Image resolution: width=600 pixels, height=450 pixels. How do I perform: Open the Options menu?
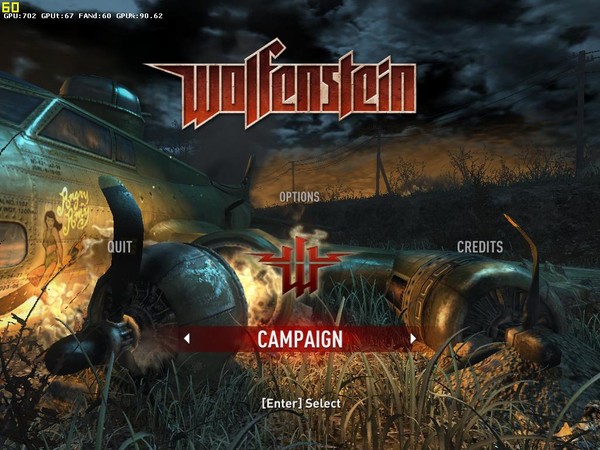pos(299,197)
